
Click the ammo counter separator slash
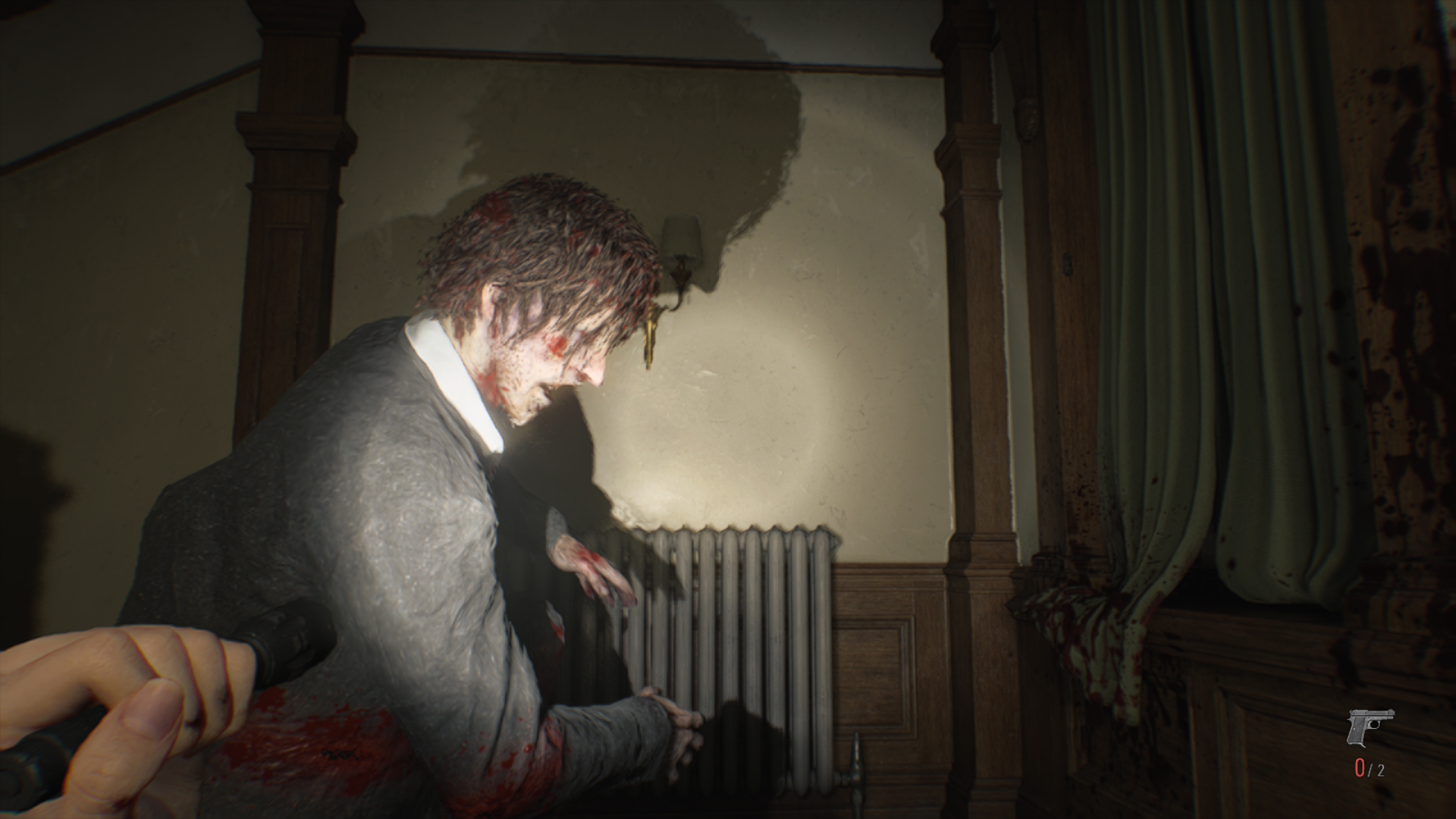[x=1370, y=771]
